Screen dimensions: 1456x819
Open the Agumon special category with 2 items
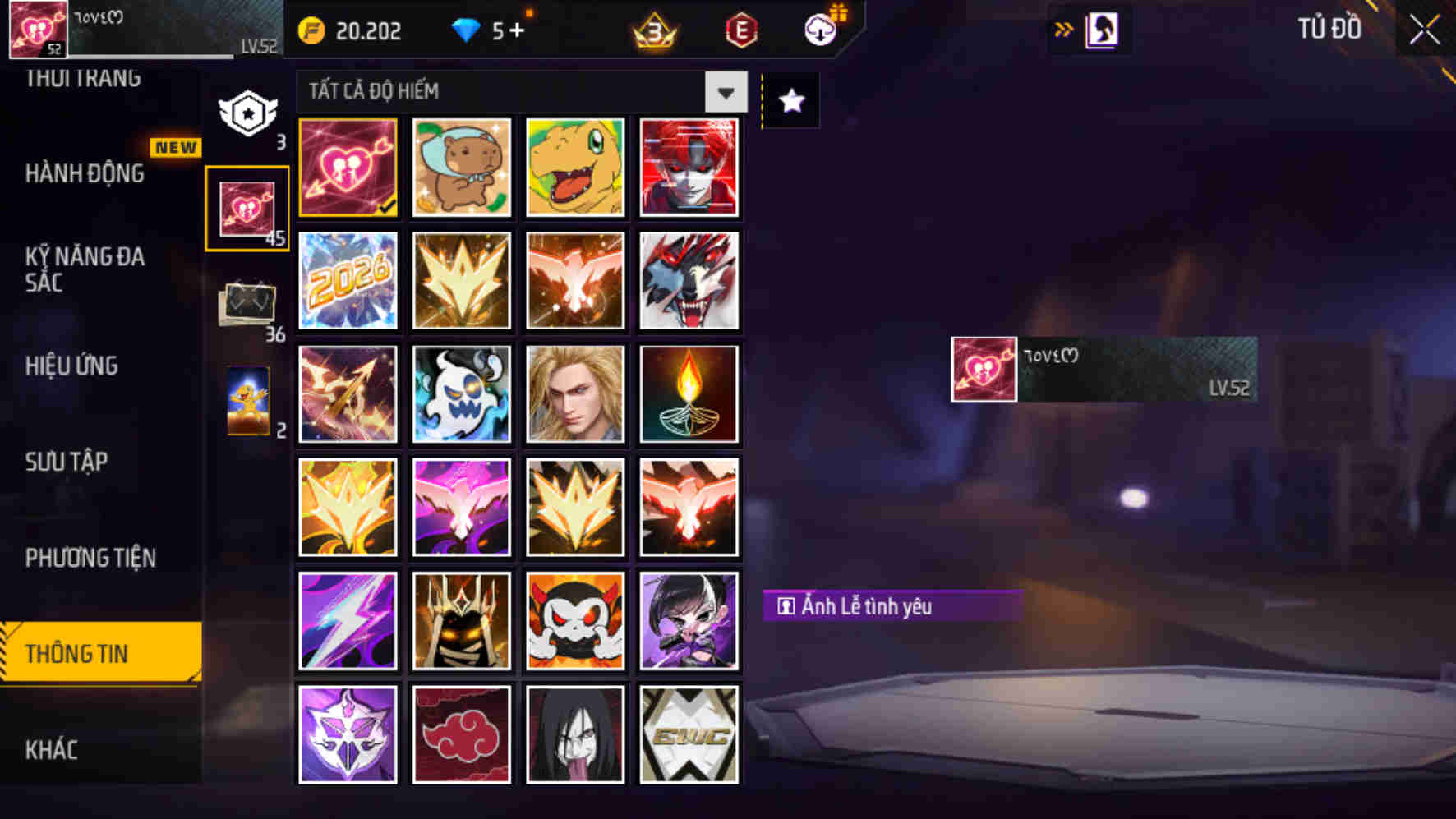[249, 403]
